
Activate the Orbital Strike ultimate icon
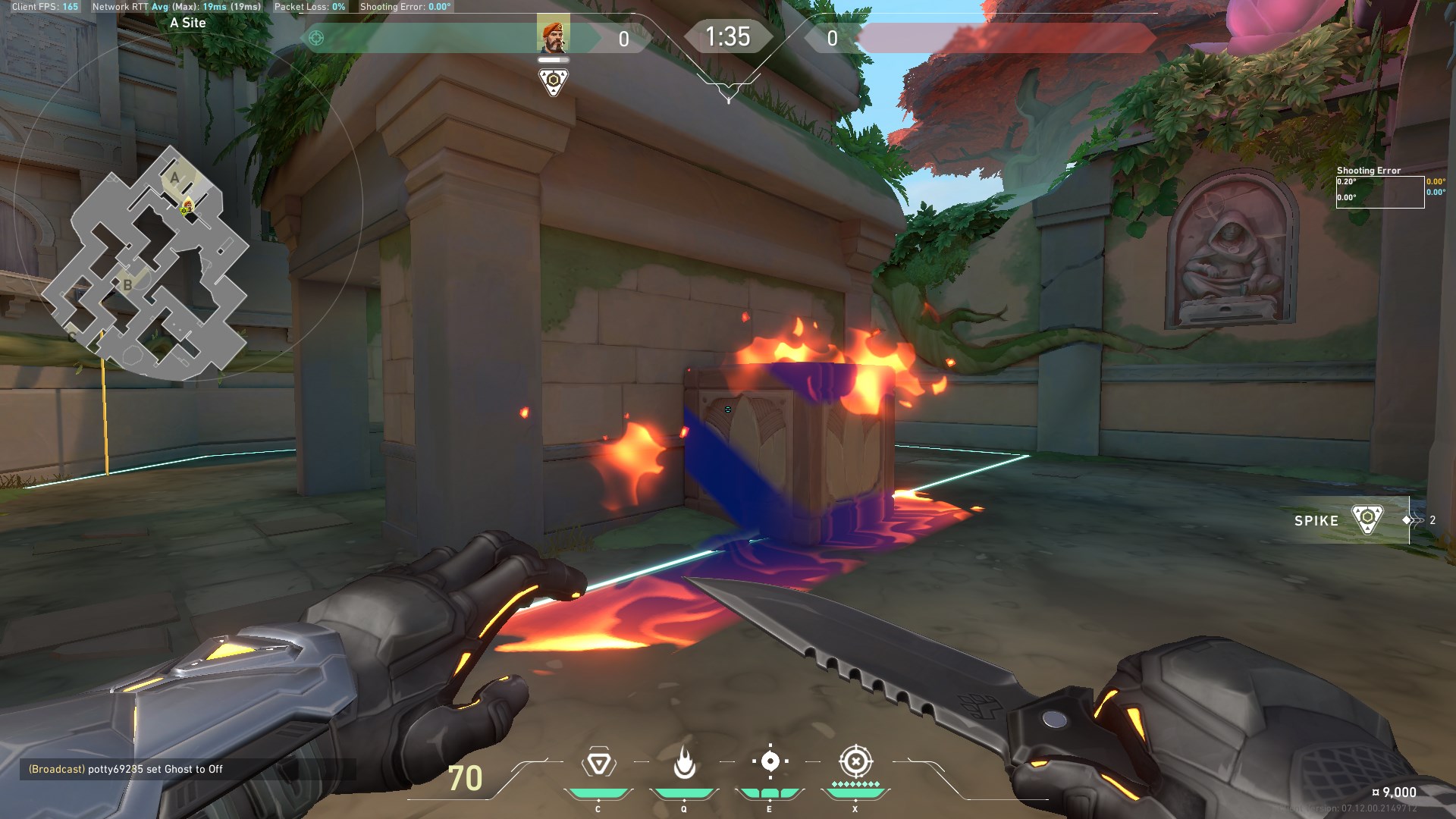coord(855,761)
